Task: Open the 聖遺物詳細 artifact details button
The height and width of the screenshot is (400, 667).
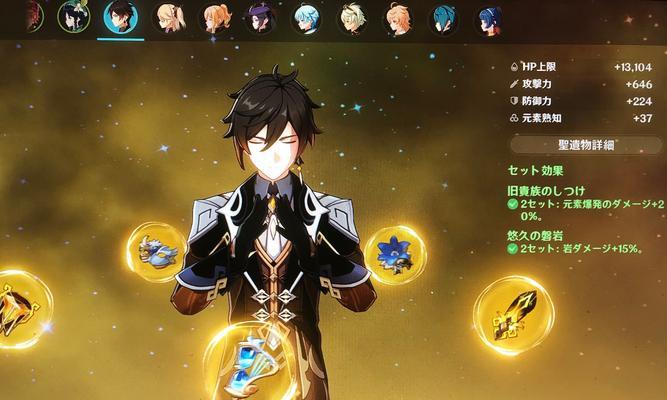Action: (584, 145)
